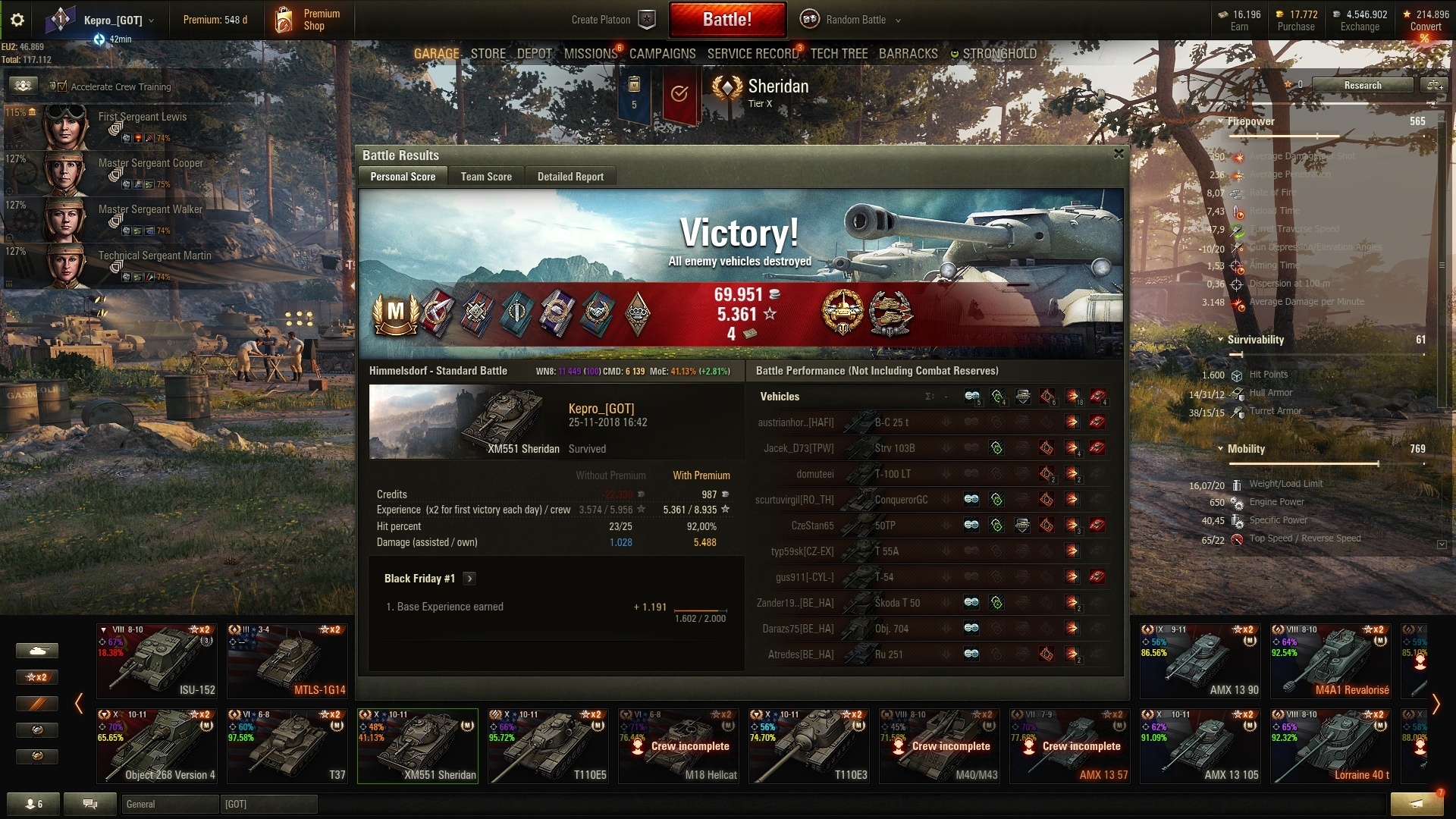Open the Tech Tree menu
Viewport: 1456px width, 819px height.
coord(839,54)
